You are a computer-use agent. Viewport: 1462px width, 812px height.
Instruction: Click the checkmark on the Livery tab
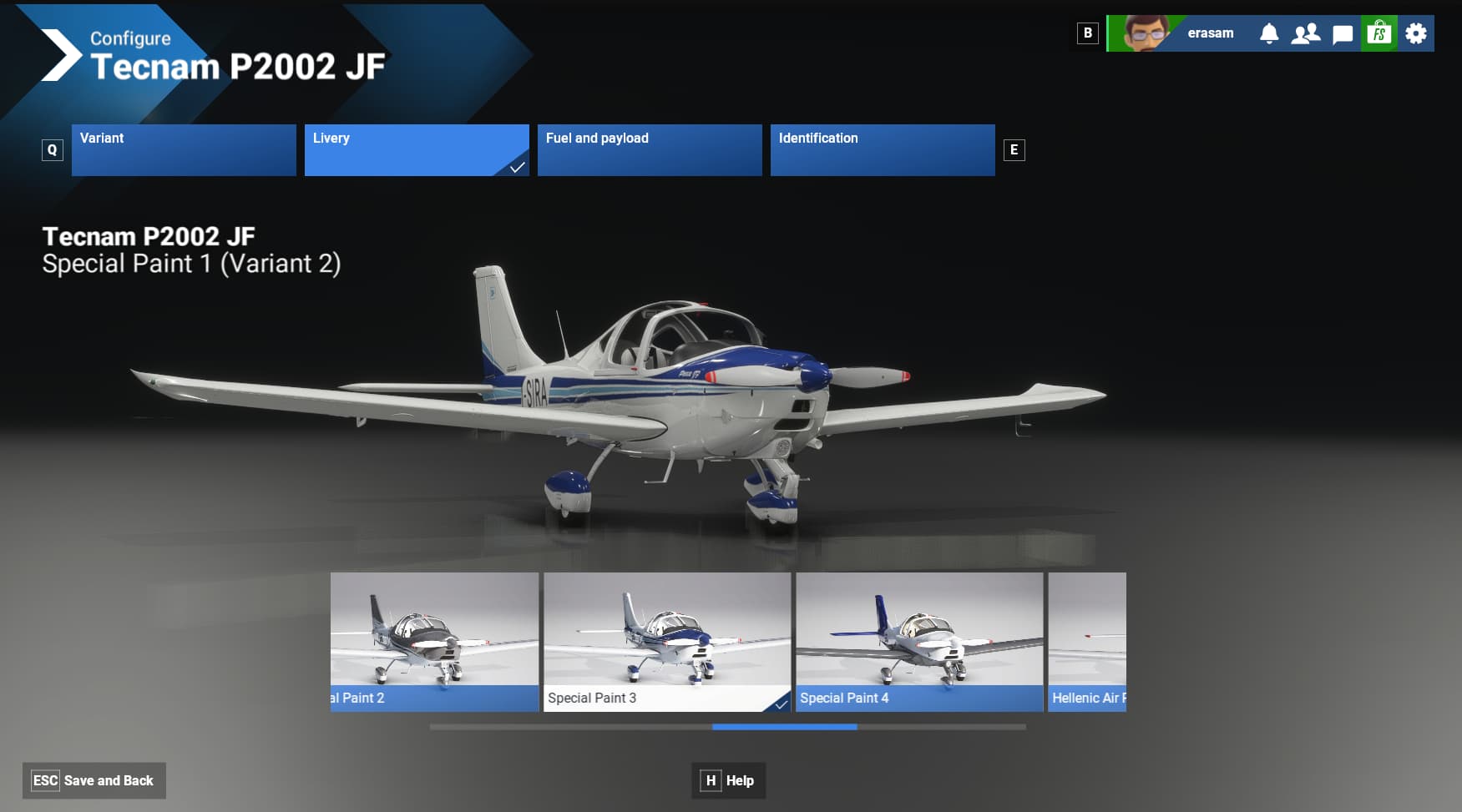tap(518, 168)
